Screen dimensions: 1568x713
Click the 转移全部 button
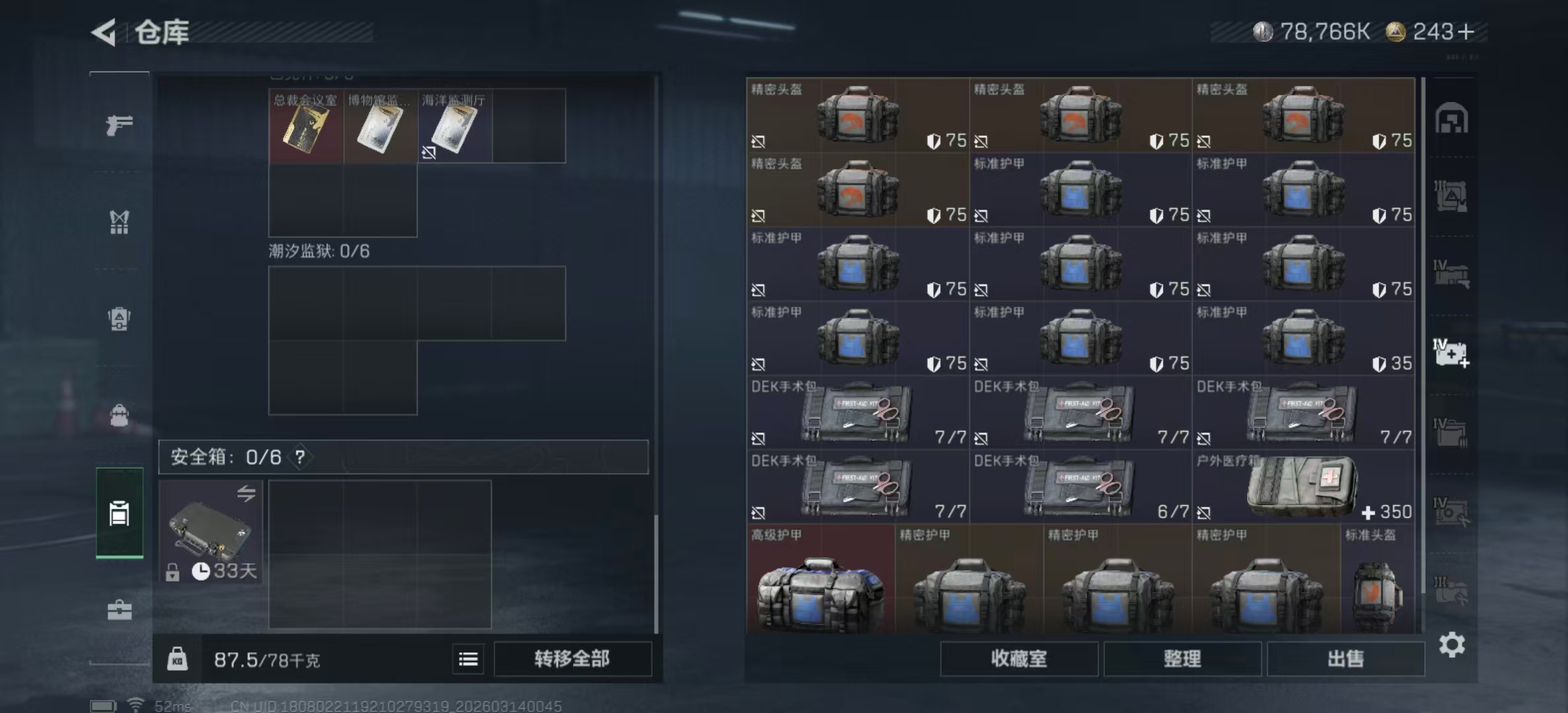click(572, 659)
